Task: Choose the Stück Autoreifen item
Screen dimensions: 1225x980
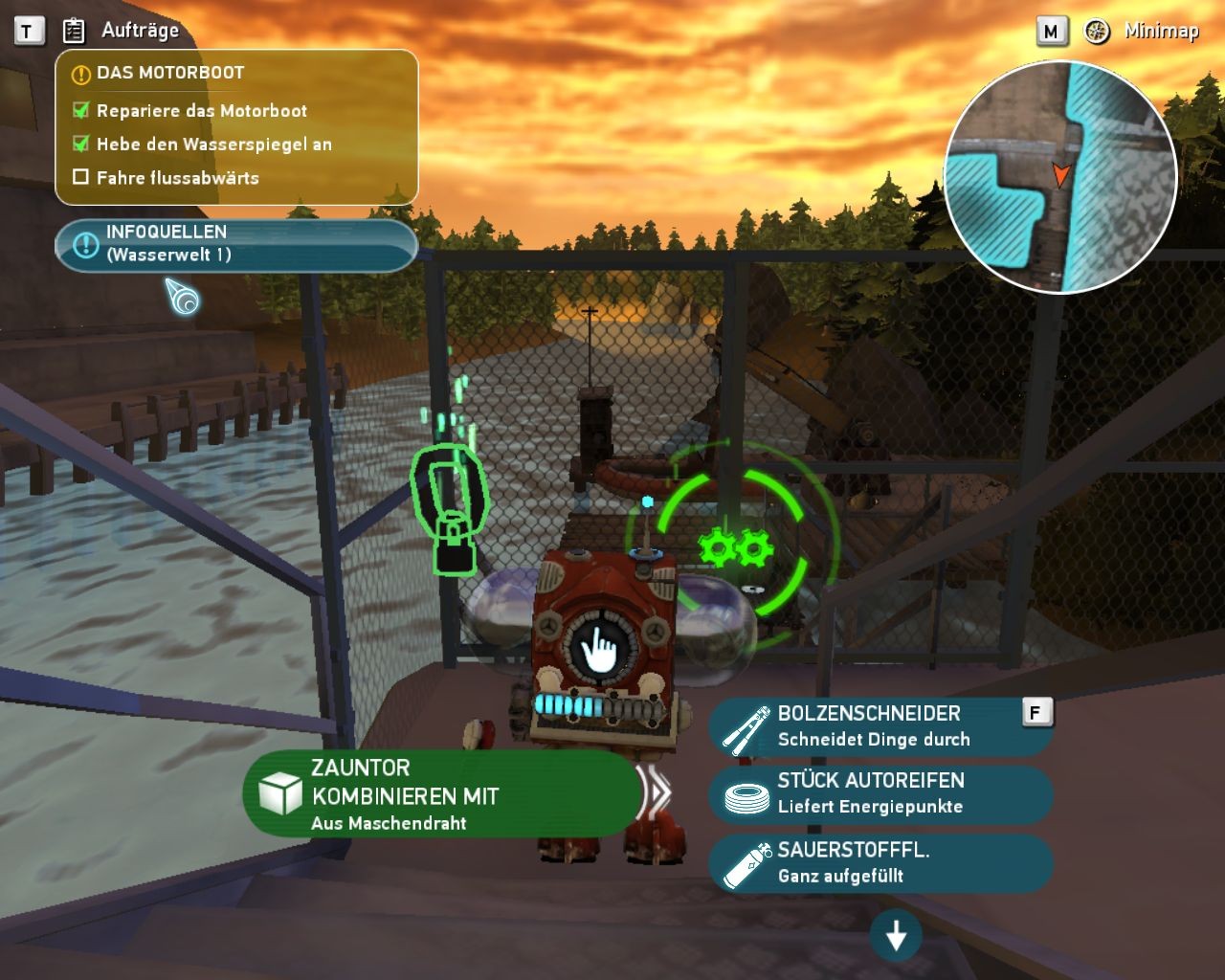Action: (880, 793)
